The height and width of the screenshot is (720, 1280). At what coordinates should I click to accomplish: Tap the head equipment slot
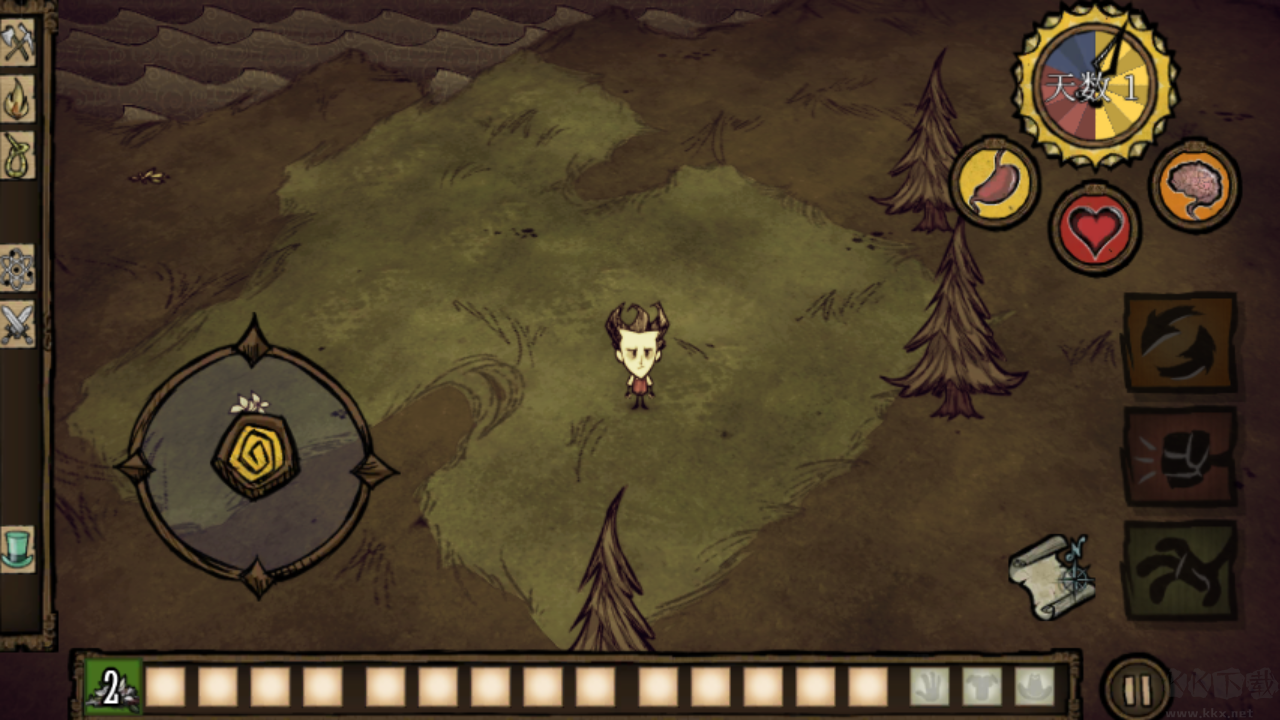(1035, 685)
